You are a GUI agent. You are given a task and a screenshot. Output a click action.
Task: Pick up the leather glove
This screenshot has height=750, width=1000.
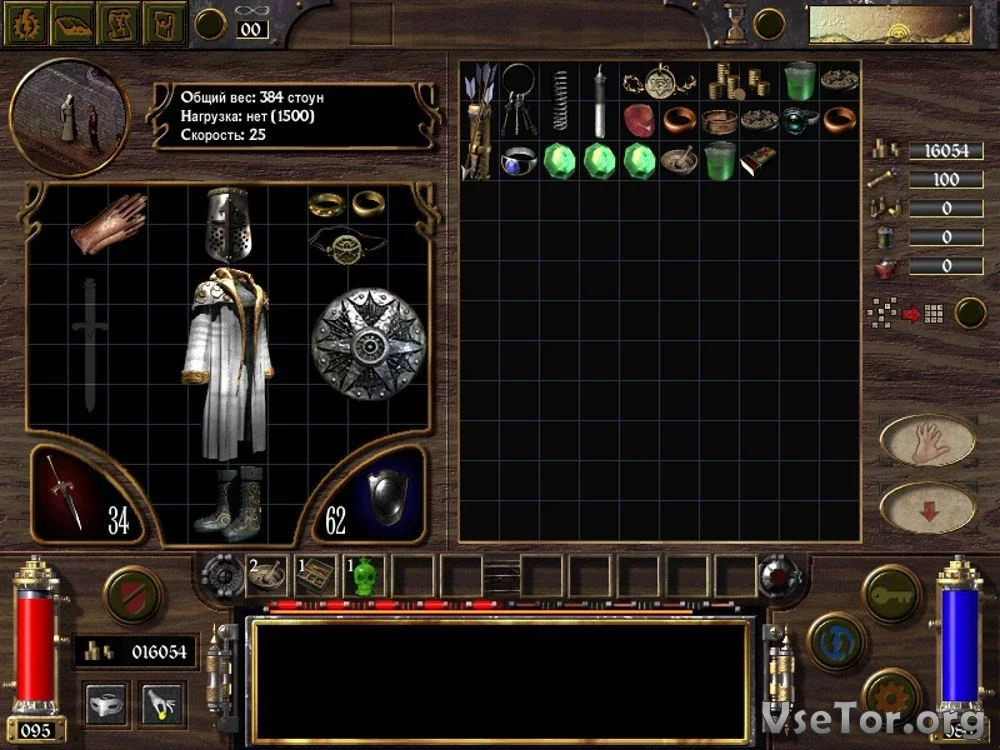(x=109, y=220)
